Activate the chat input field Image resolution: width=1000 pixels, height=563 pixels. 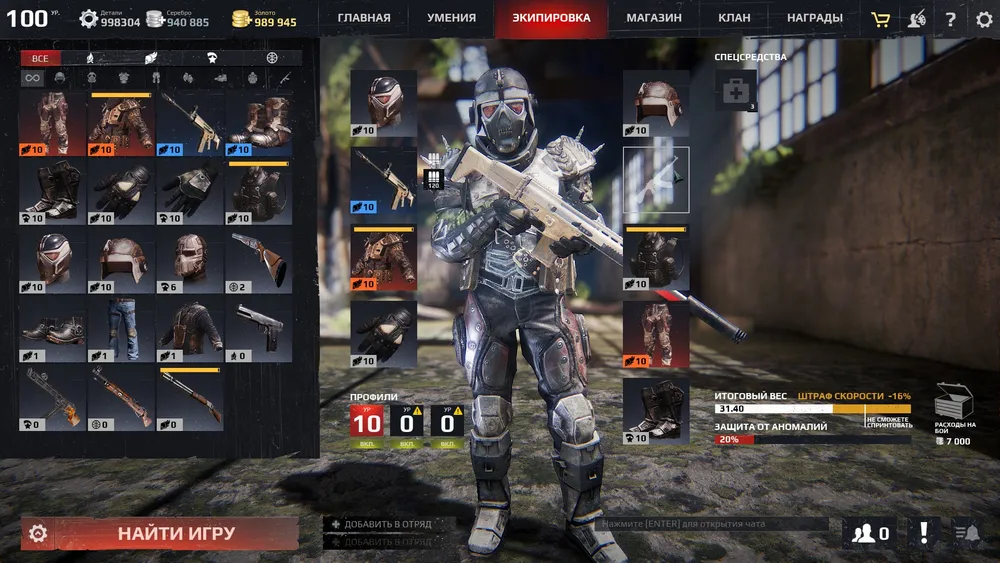(x=712, y=523)
